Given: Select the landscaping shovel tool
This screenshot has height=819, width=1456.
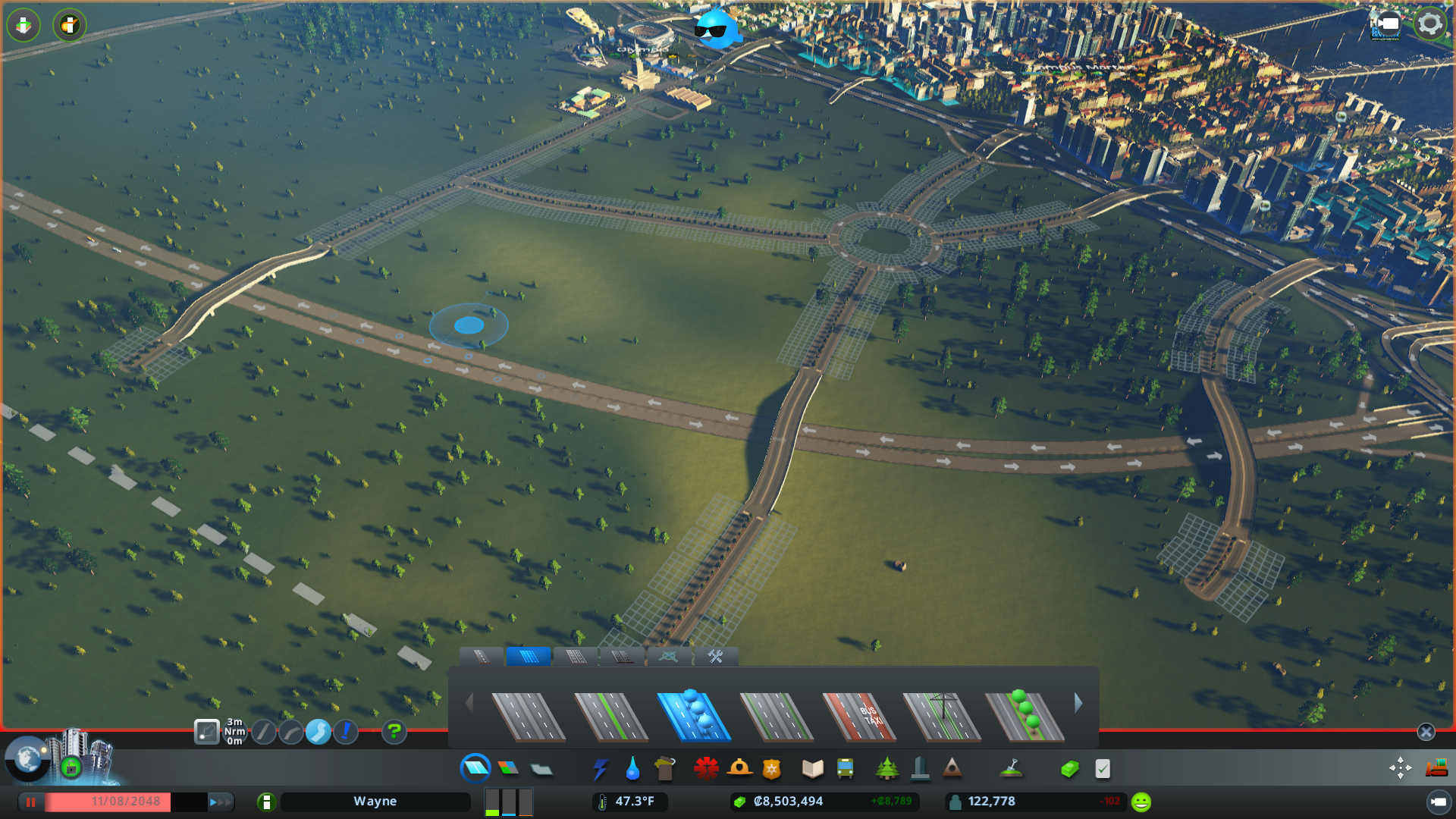Looking at the screenshot, I should [1012, 768].
